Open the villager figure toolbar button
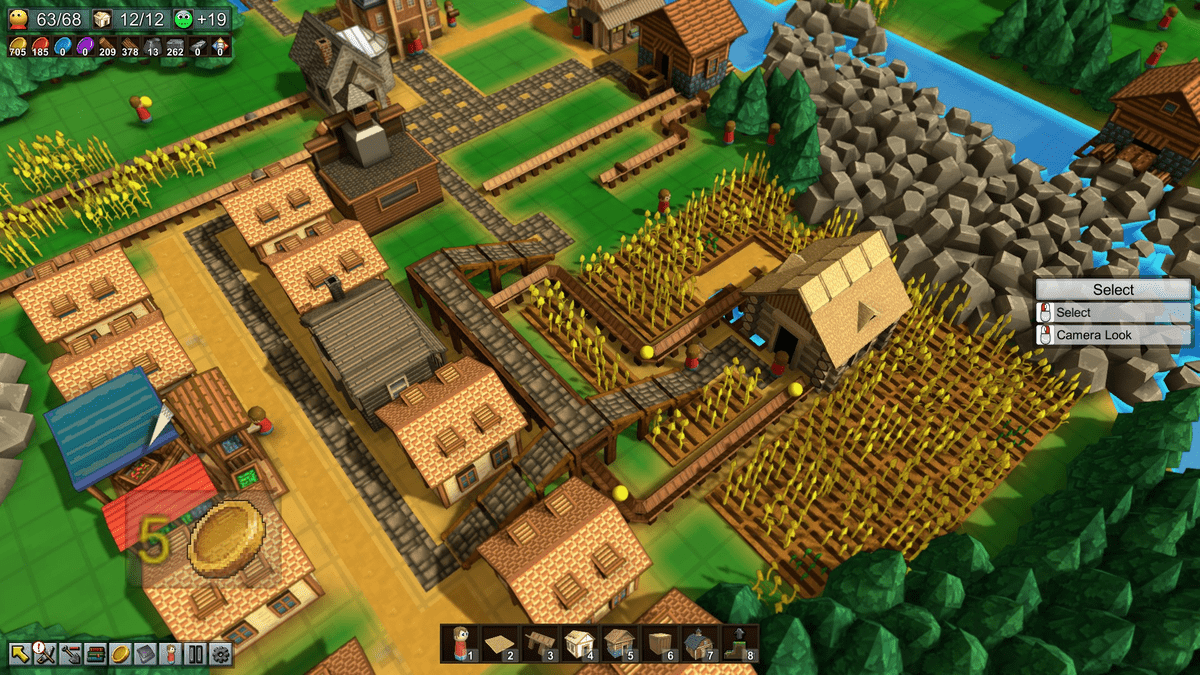Image resolution: width=1200 pixels, height=675 pixels. (170, 655)
